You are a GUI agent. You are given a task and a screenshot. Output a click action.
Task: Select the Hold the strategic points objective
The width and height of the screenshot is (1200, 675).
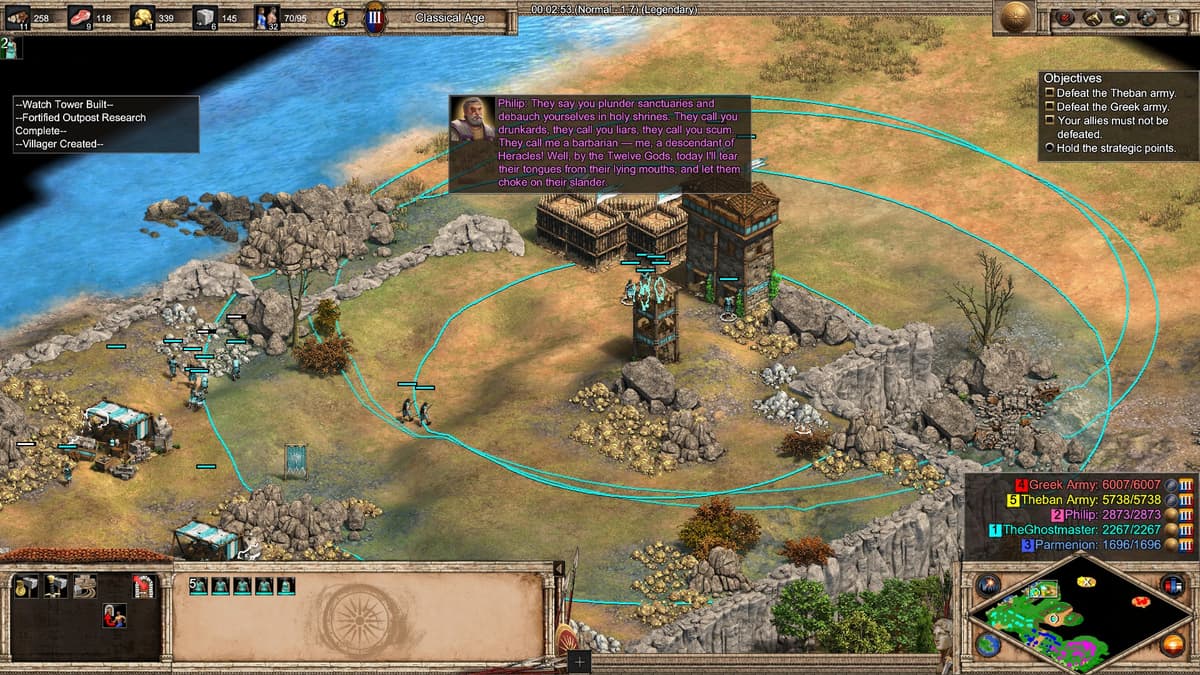[1110, 148]
